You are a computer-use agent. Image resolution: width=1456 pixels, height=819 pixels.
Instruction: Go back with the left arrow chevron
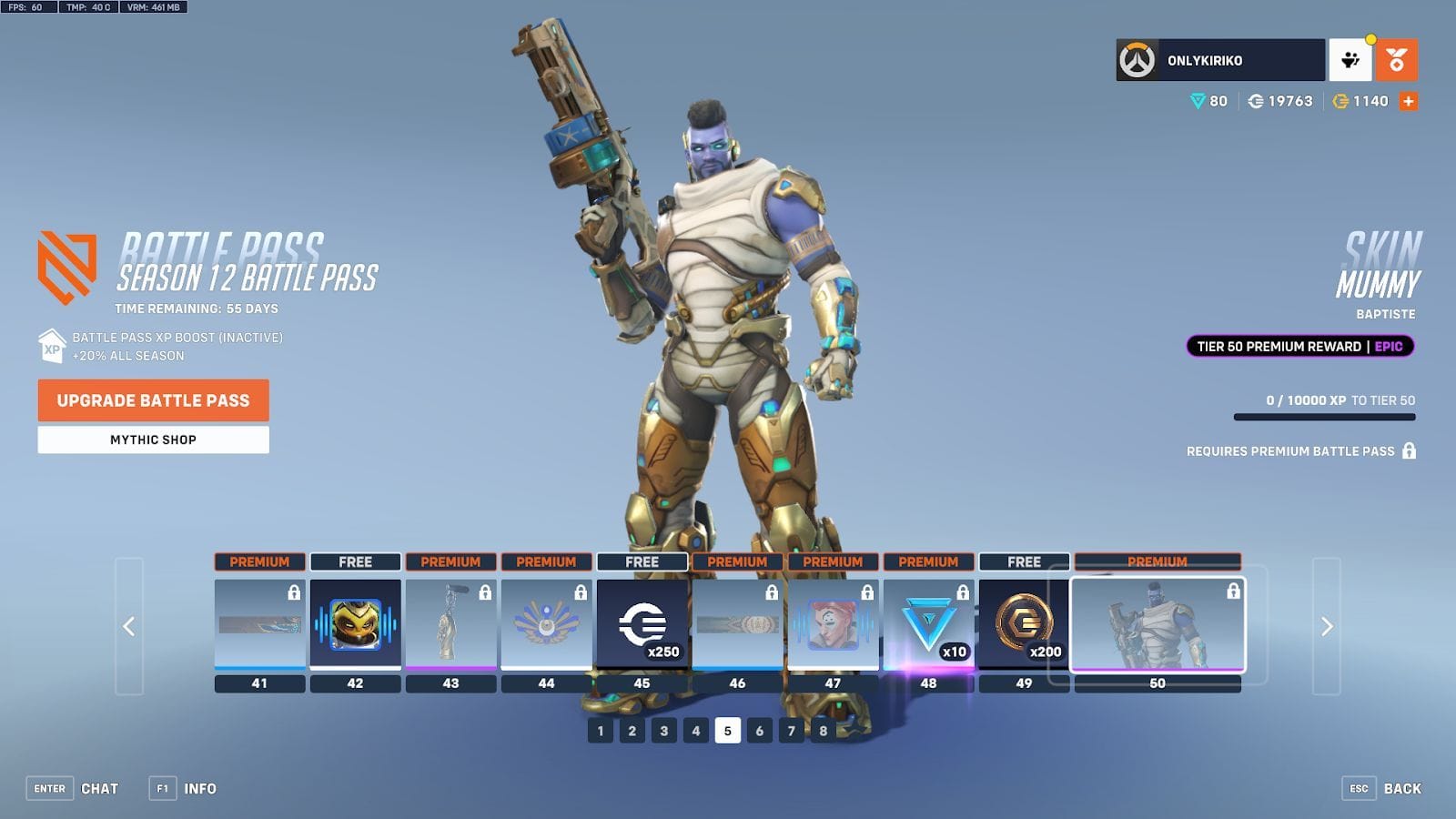130,625
